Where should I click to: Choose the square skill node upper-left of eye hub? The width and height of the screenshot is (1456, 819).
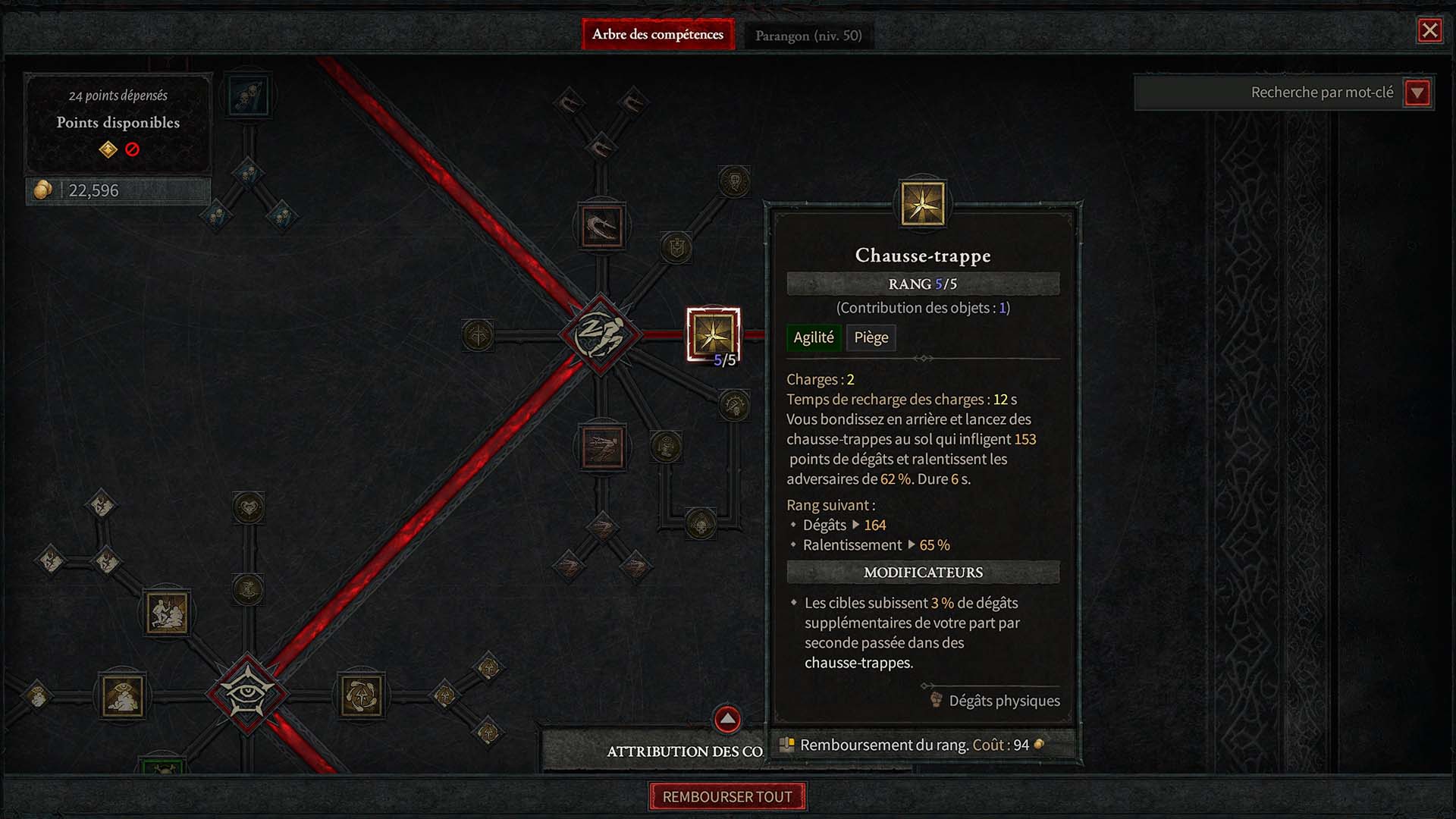tap(167, 613)
